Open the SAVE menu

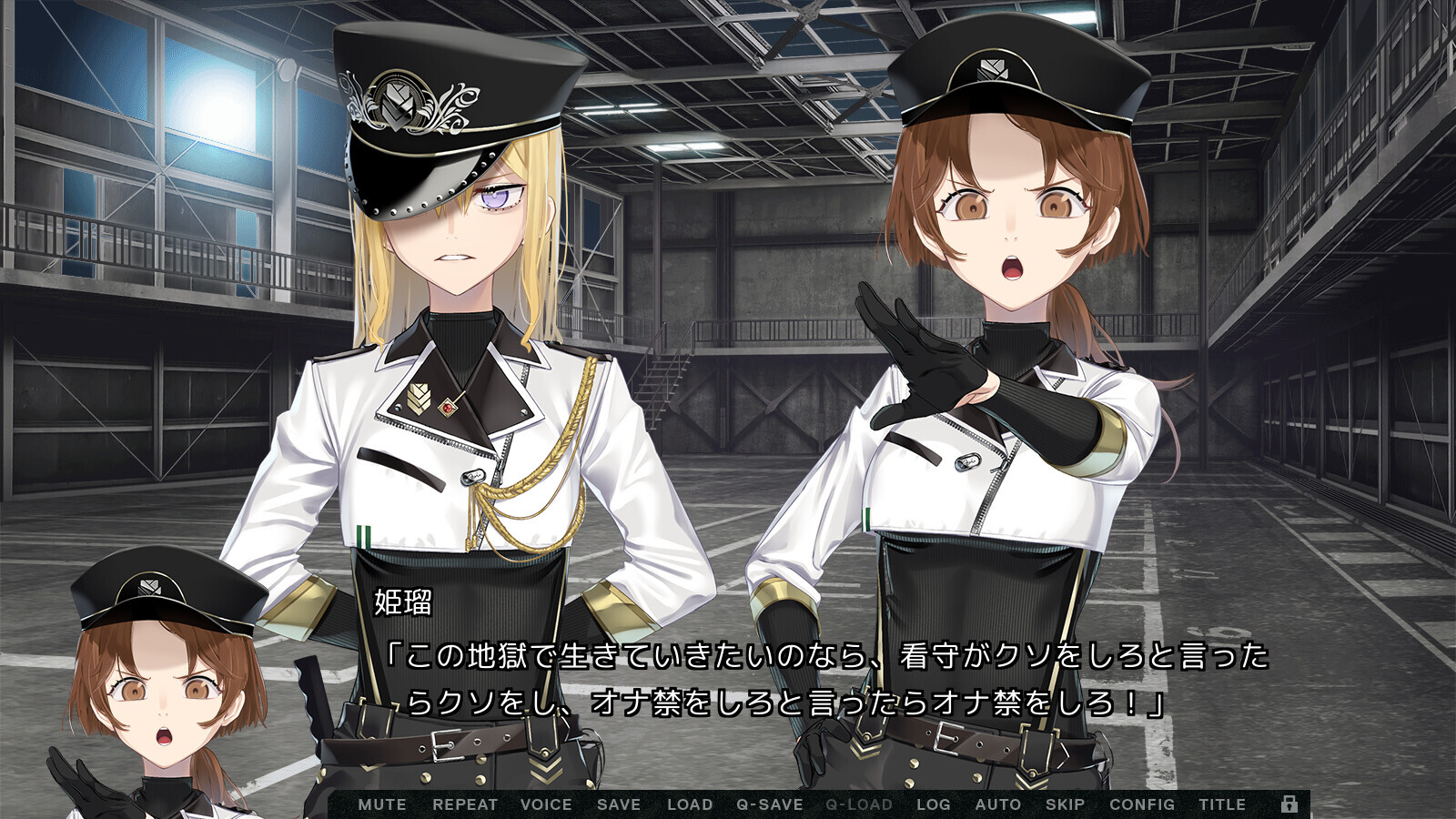coord(619,804)
